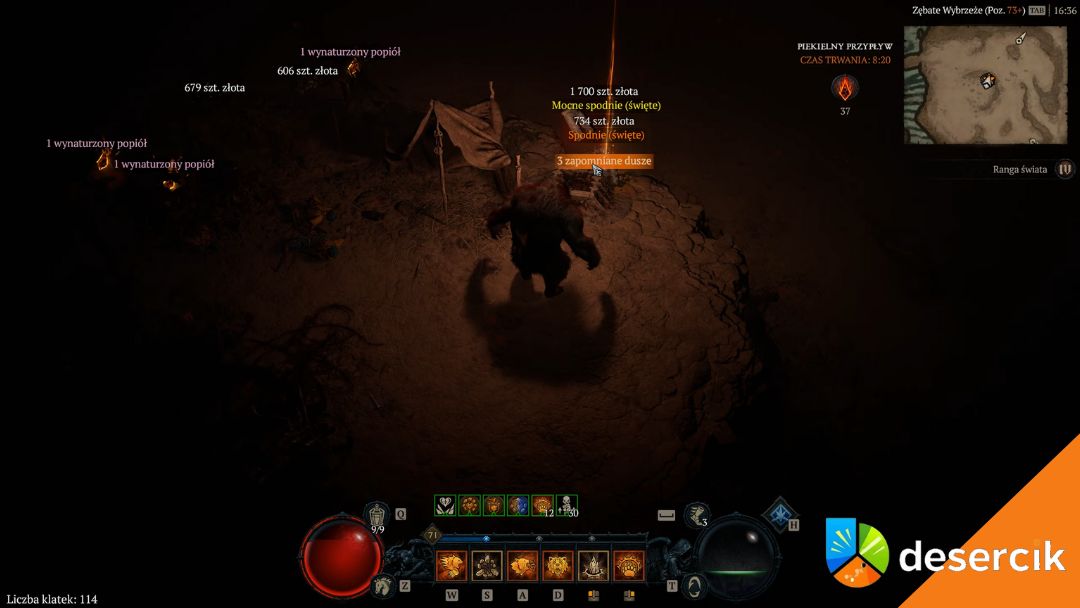Activate the boot-shaped evade icon
1080x608 pixels.
696,516
